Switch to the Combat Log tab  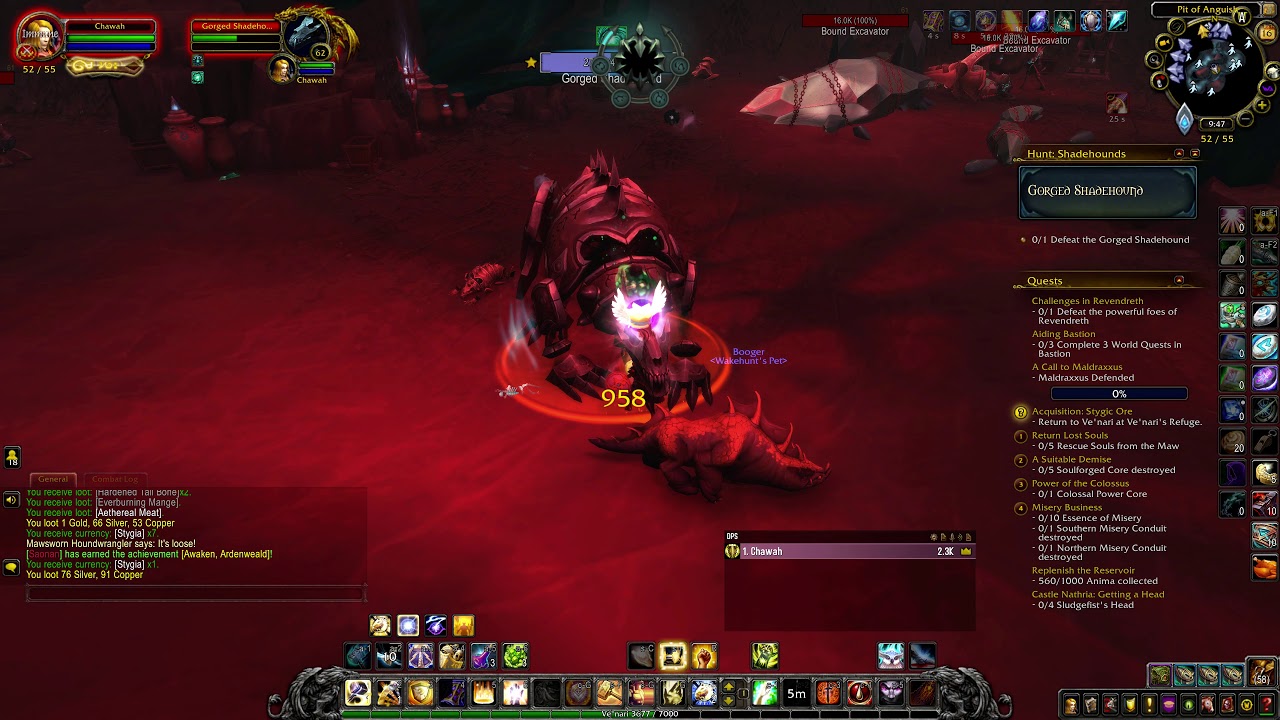click(115, 479)
